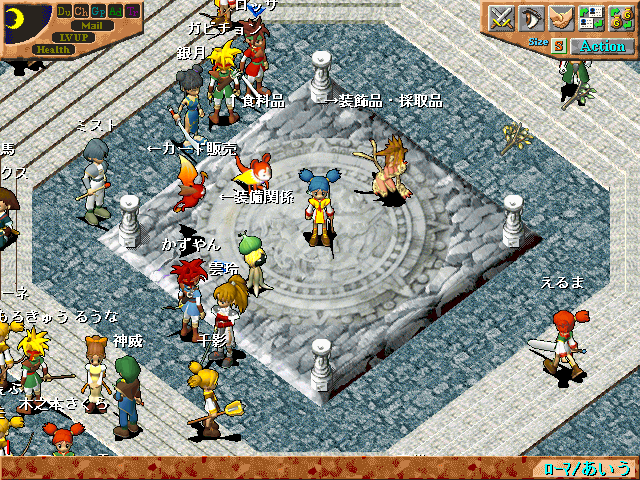
Task: Toggle the Gp button
Action: [99, 11]
